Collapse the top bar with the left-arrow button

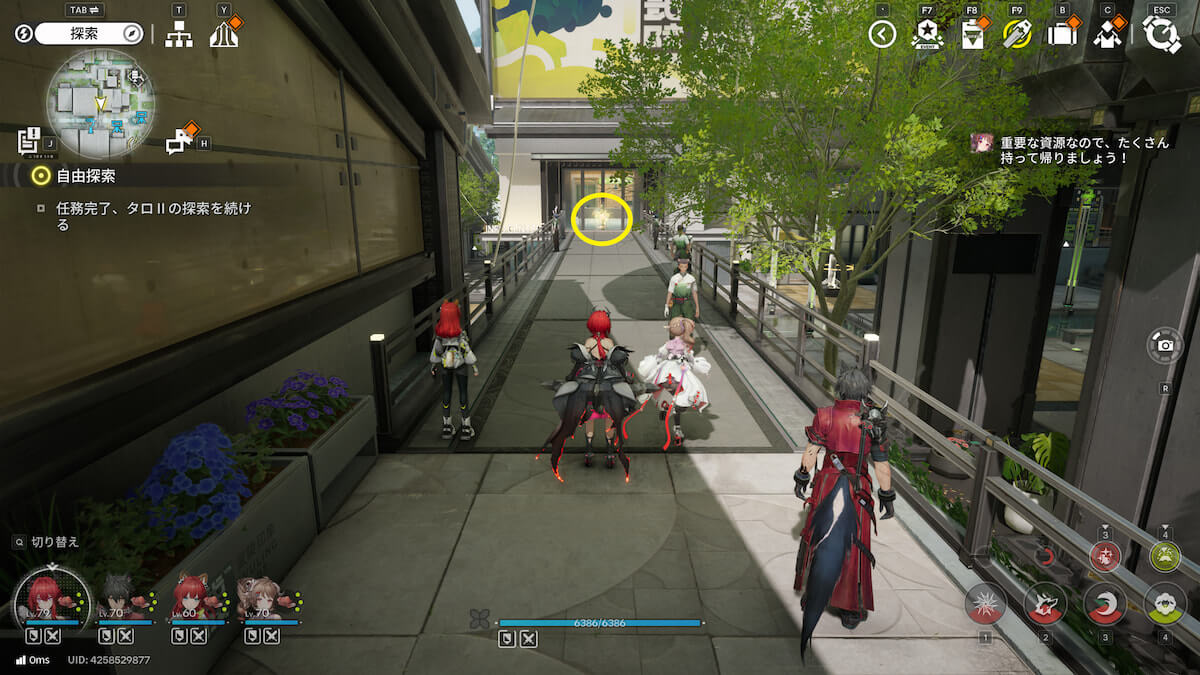click(x=882, y=35)
